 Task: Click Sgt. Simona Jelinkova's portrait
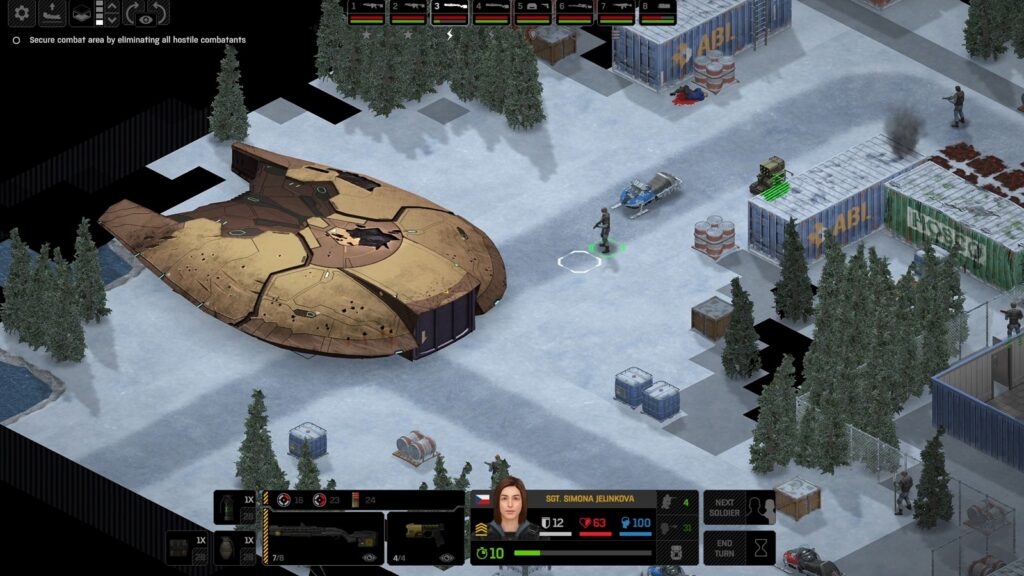507,510
